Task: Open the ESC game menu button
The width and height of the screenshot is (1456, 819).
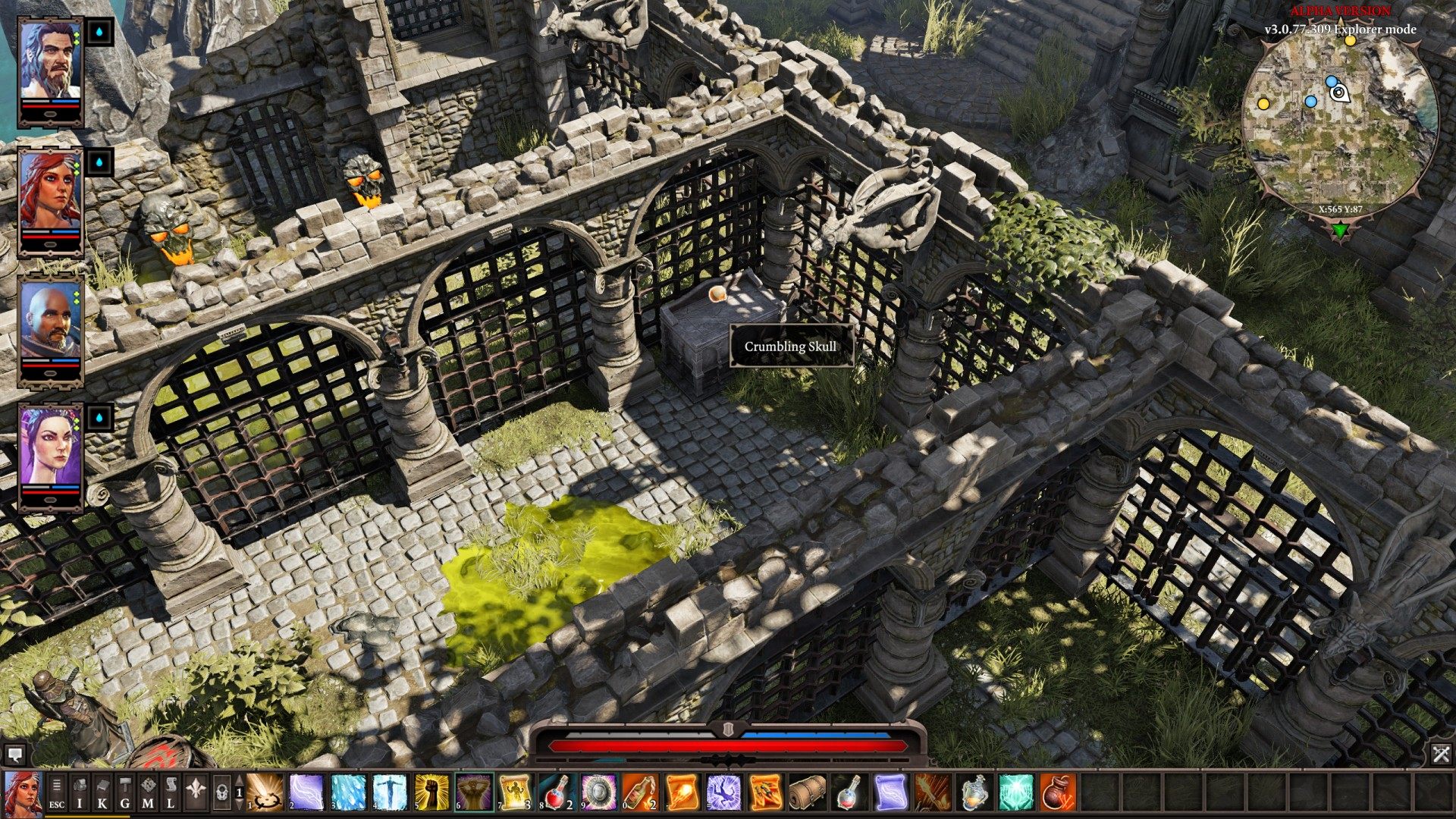Action: coord(57,793)
